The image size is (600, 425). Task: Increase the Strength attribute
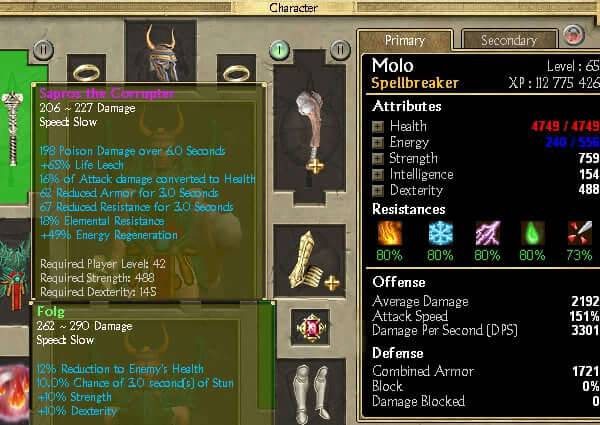[378, 158]
